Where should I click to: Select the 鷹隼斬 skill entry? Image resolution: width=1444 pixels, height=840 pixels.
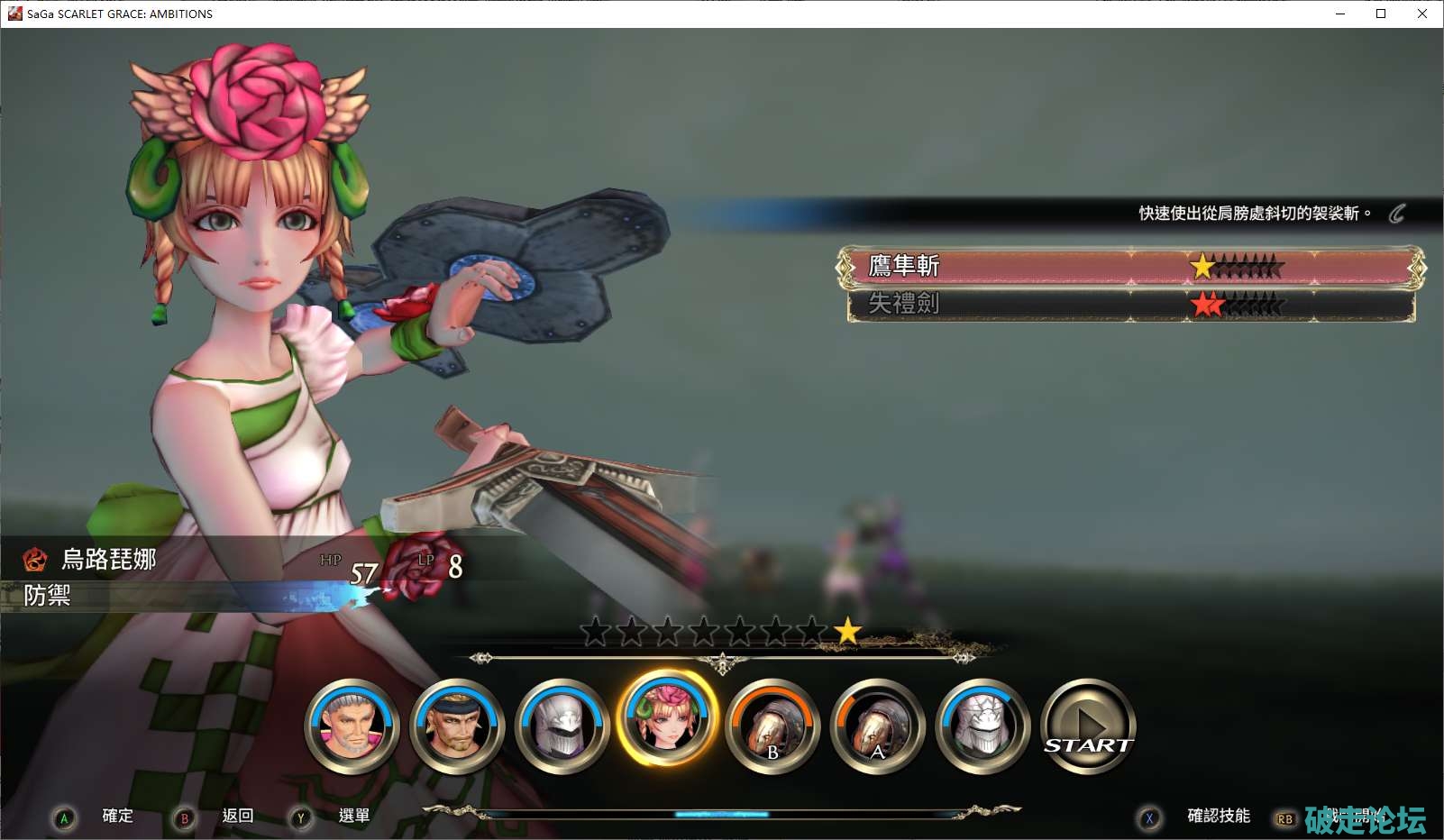[x=1127, y=267]
